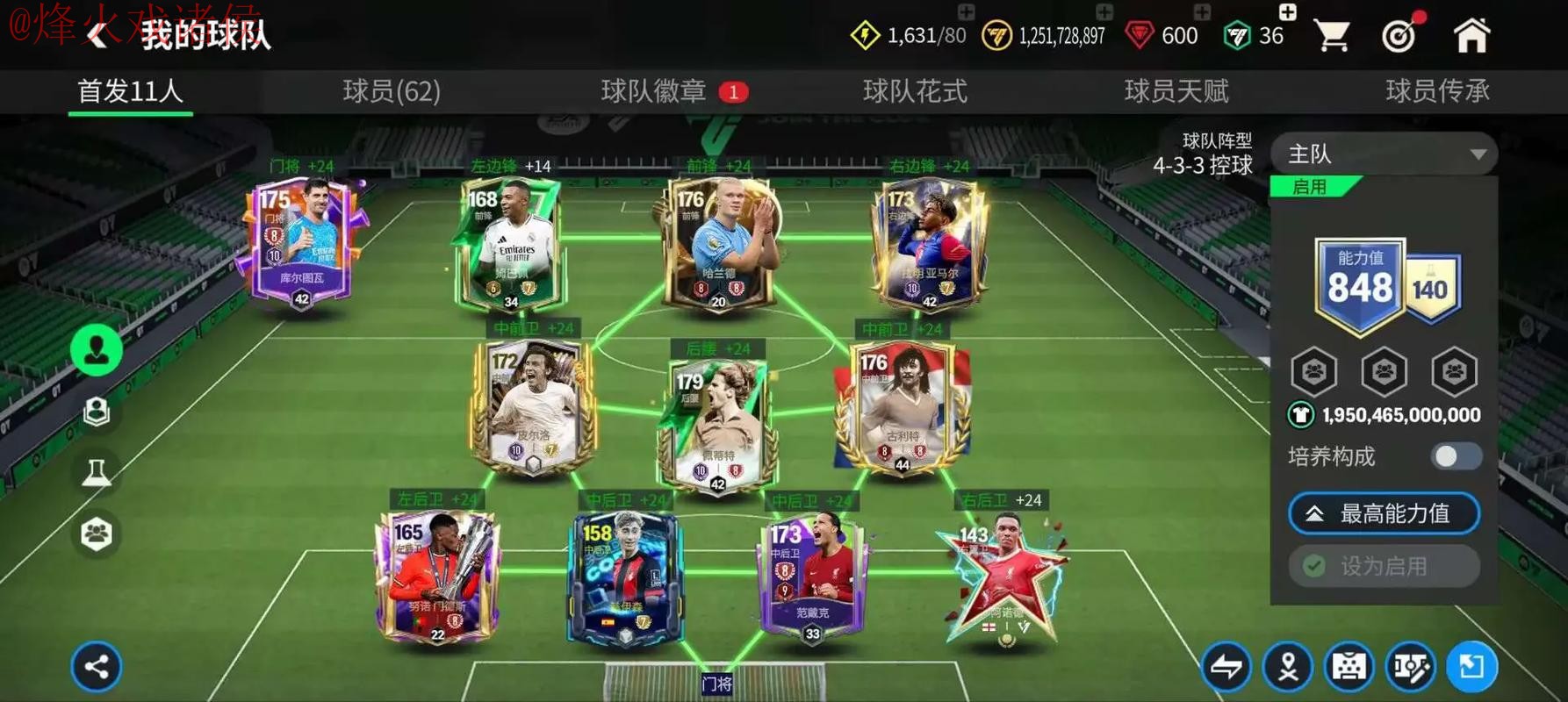Click the swap players arrows button

coord(1226,668)
